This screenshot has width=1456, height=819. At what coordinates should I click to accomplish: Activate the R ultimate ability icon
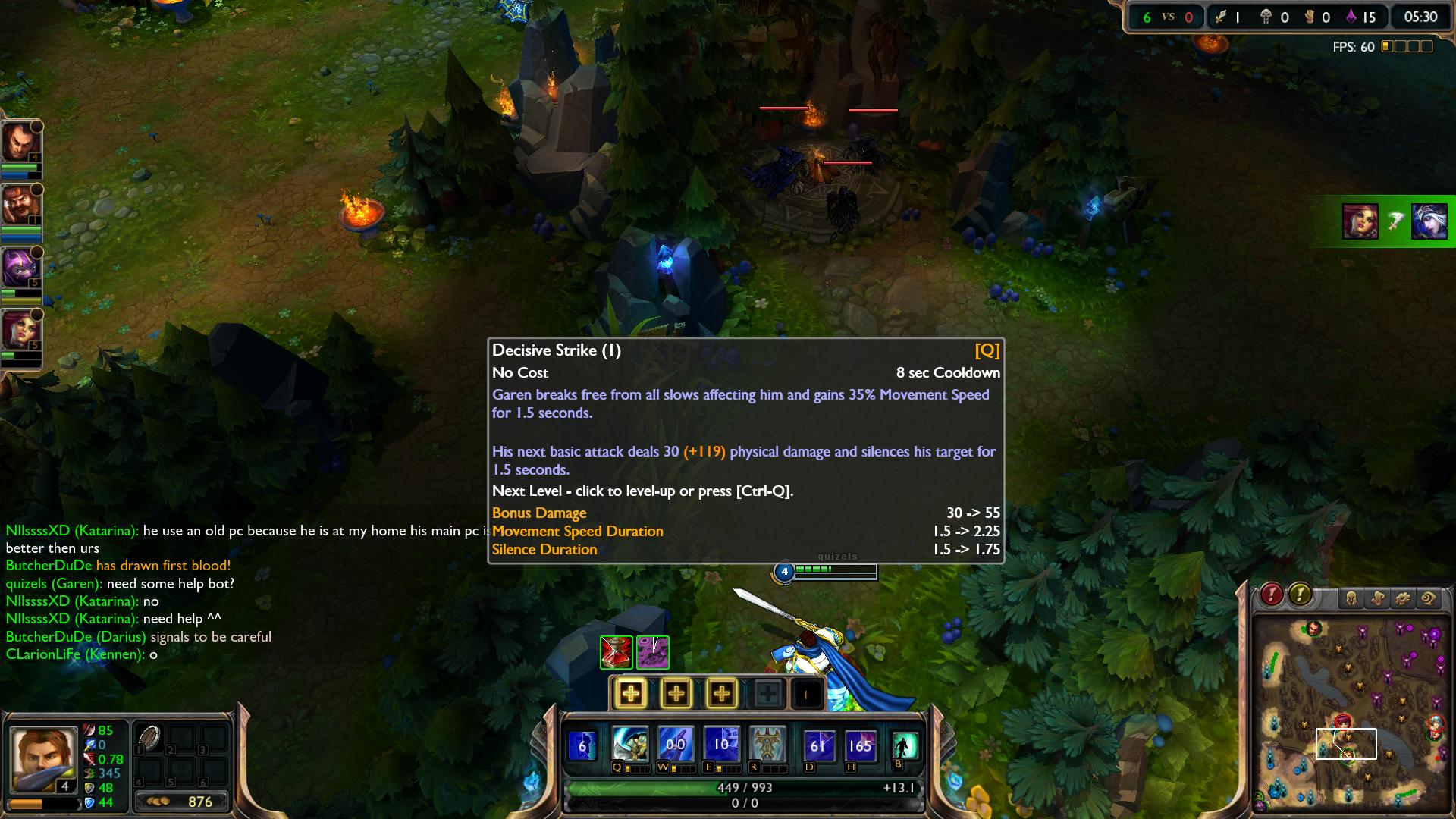click(x=767, y=745)
